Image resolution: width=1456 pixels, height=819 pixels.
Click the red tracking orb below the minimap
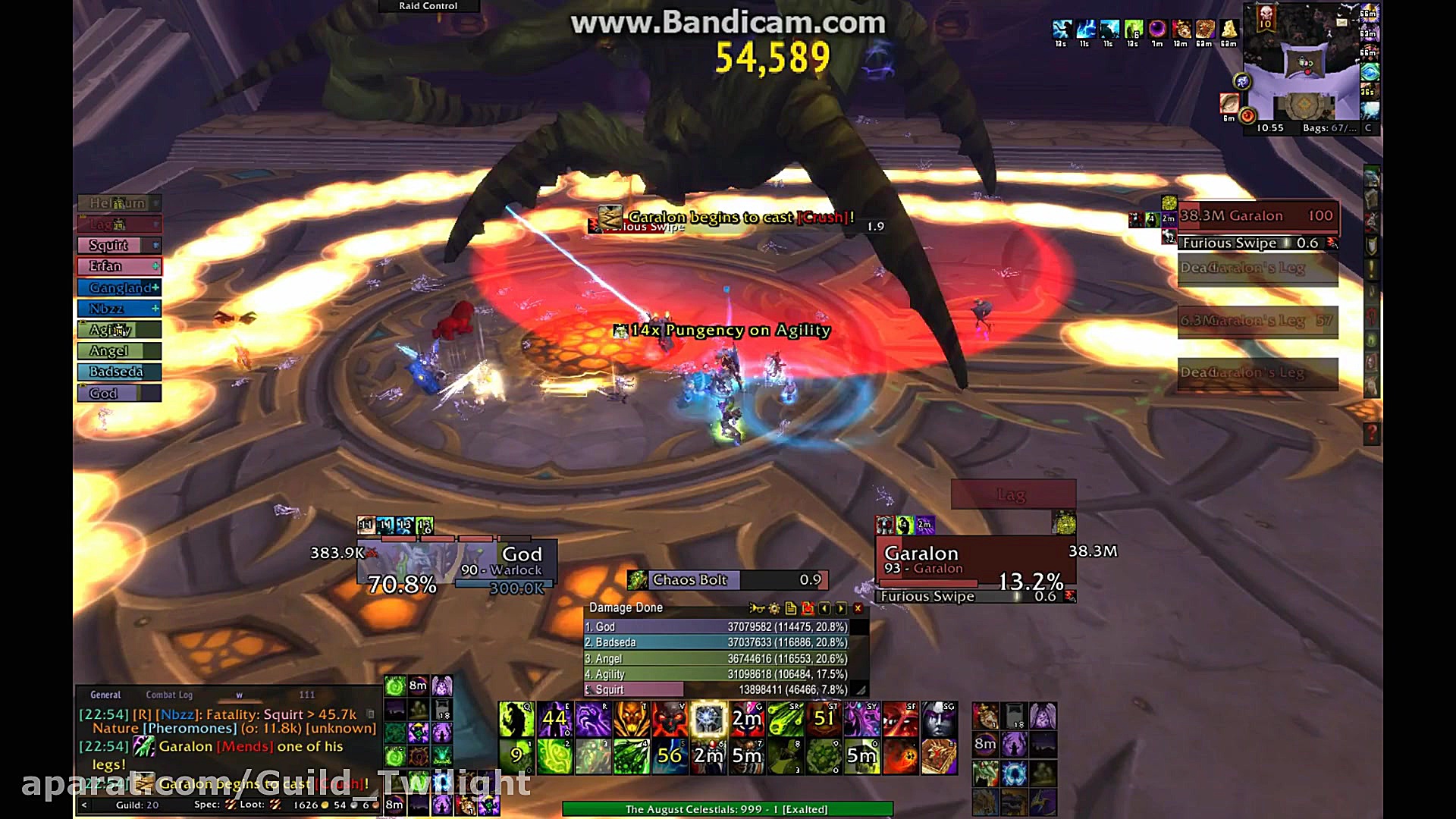pyautogui.click(x=1247, y=115)
